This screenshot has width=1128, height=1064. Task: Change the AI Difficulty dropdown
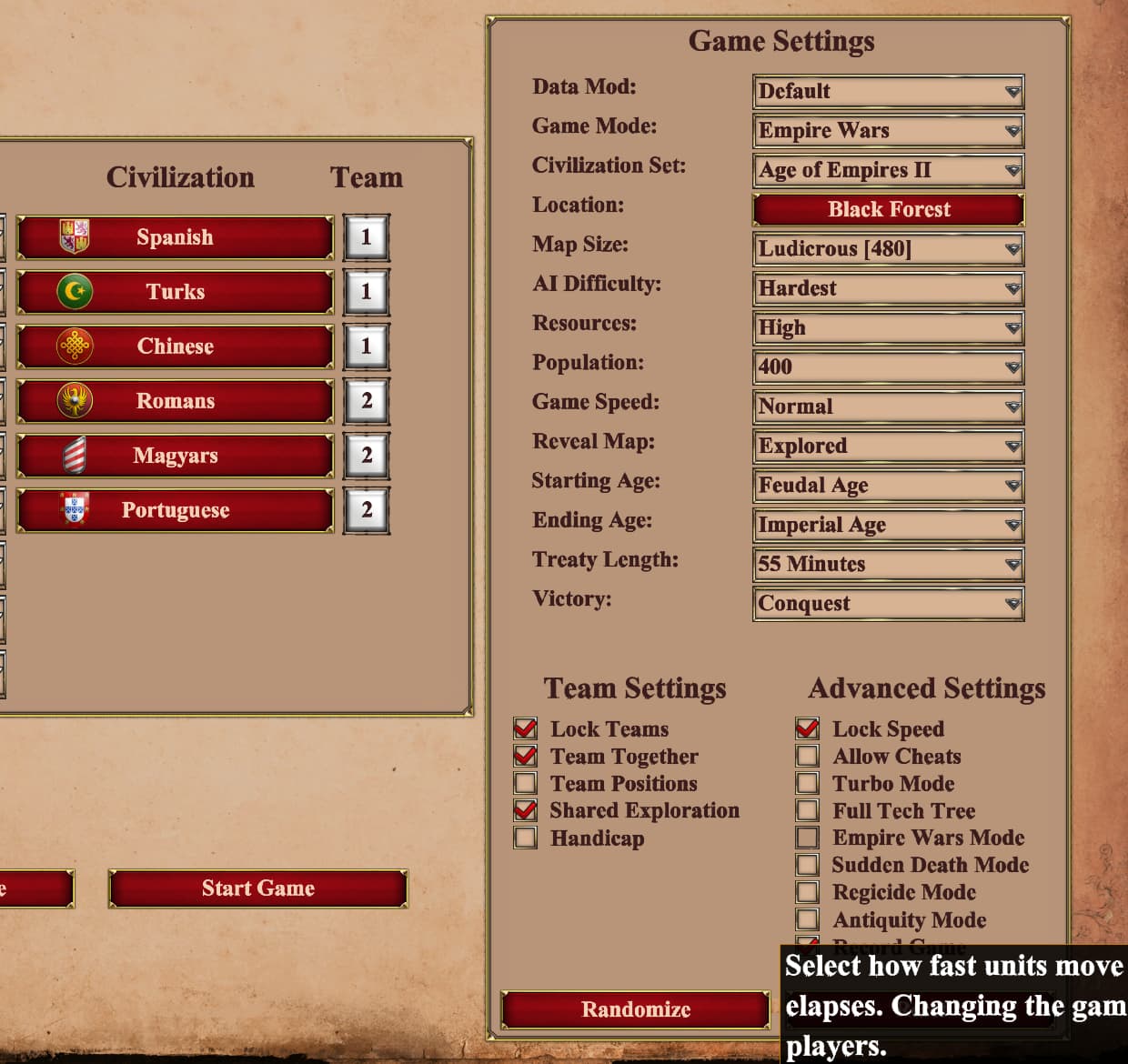pos(888,288)
